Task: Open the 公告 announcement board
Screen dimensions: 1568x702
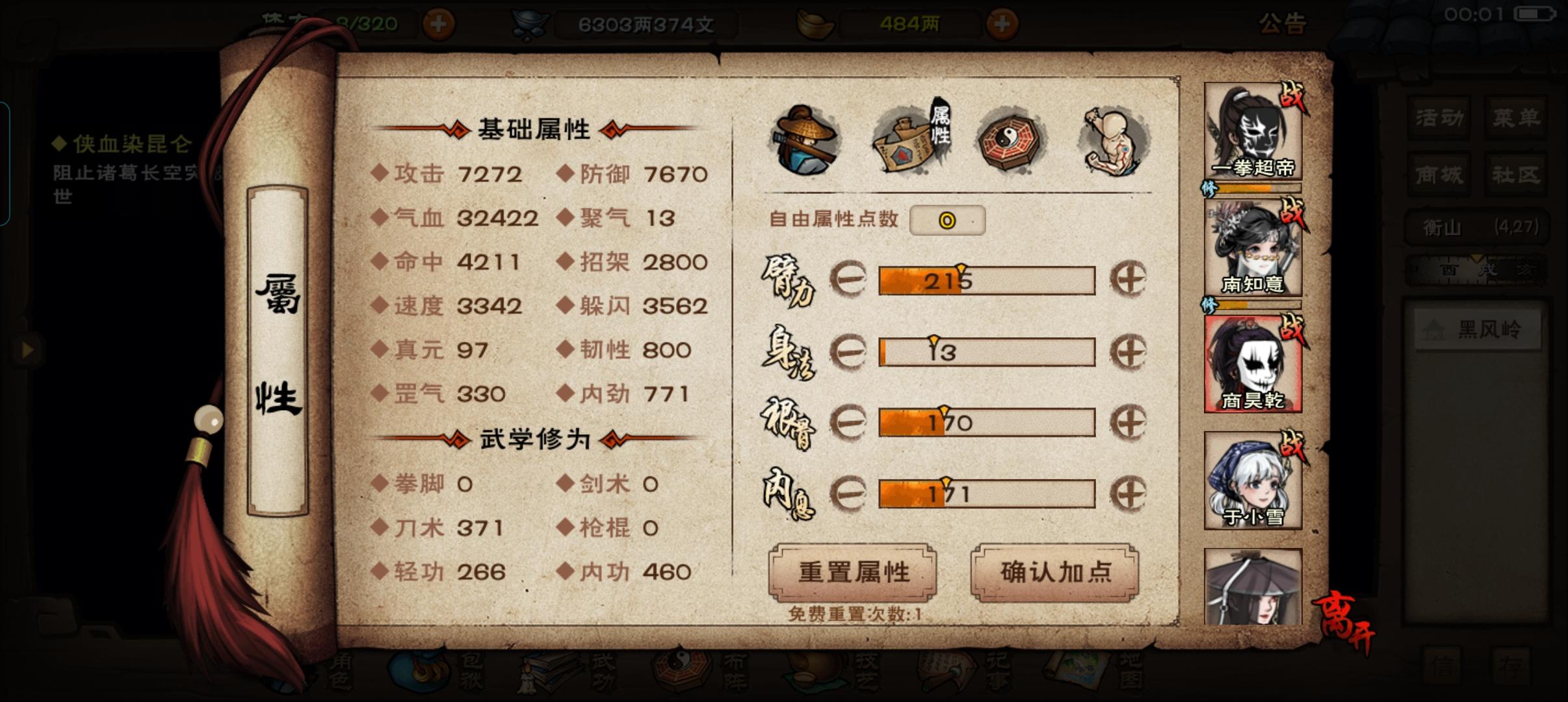Action: pos(1284,23)
